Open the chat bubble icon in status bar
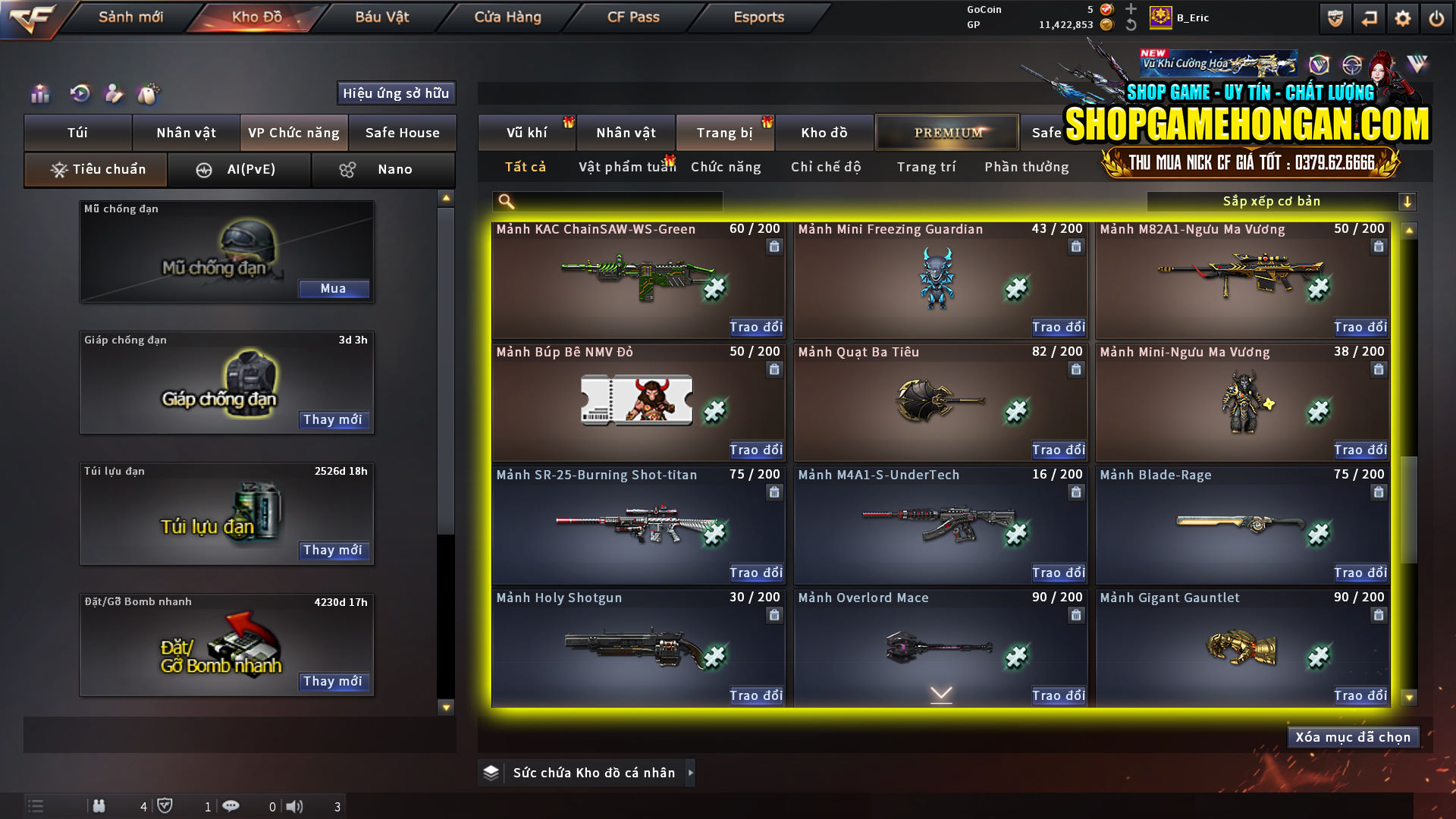The image size is (1456, 819). [231, 806]
